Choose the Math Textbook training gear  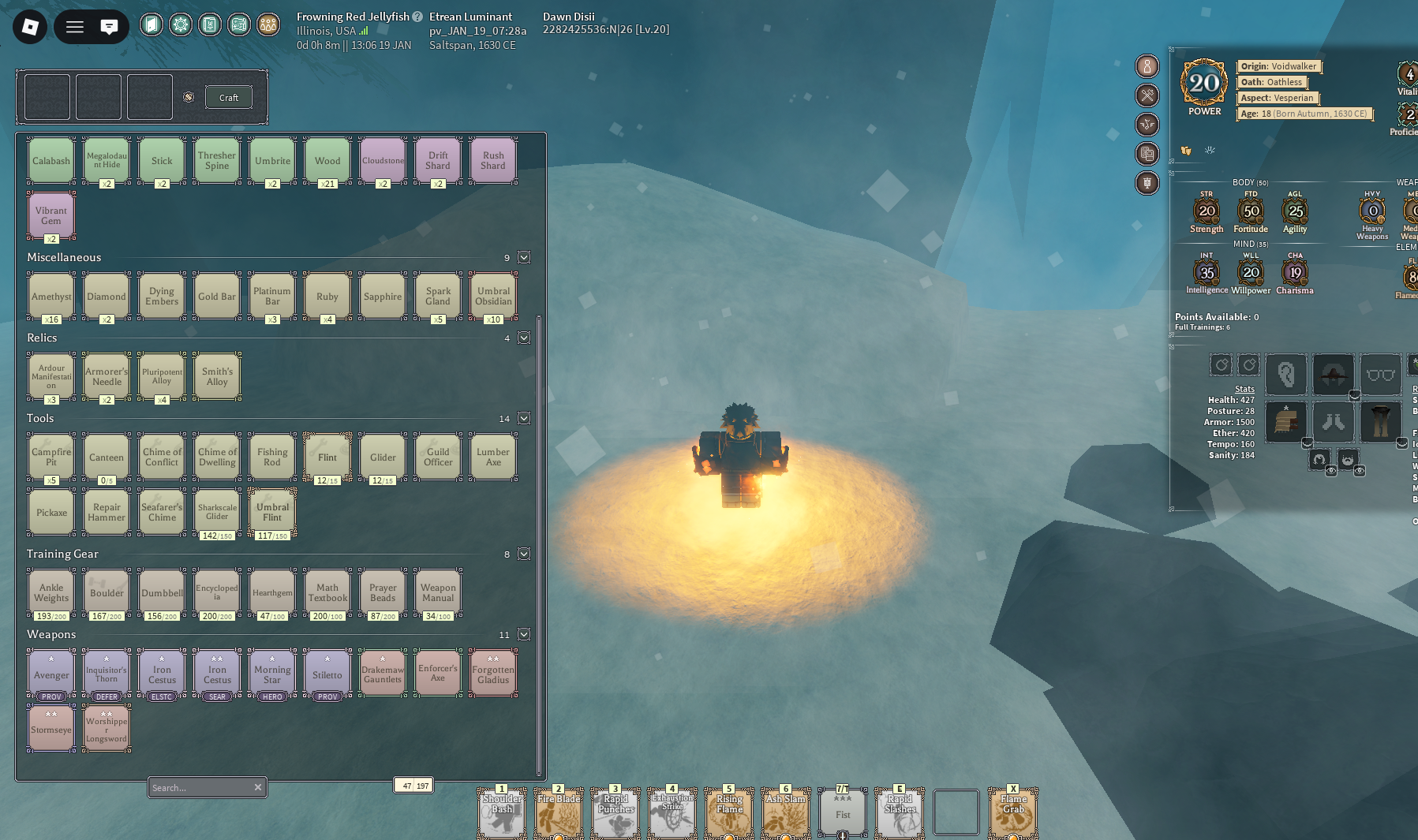click(327, 593)
